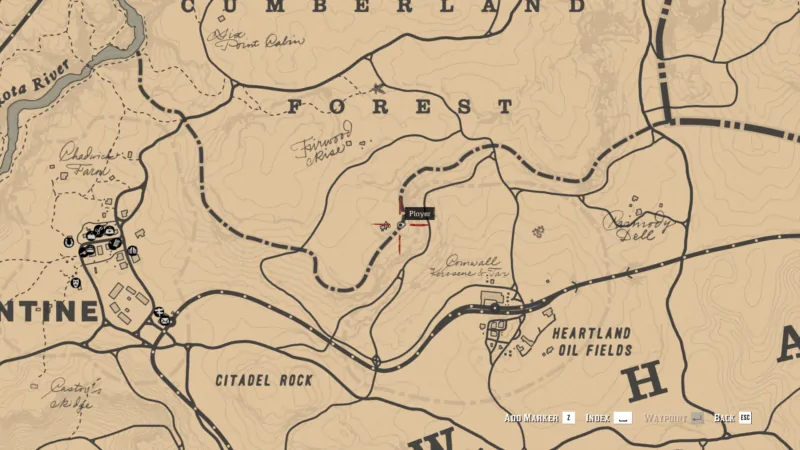The image size is (800, 450).
Task: Select the Player position marker
Action: [401, 226]
